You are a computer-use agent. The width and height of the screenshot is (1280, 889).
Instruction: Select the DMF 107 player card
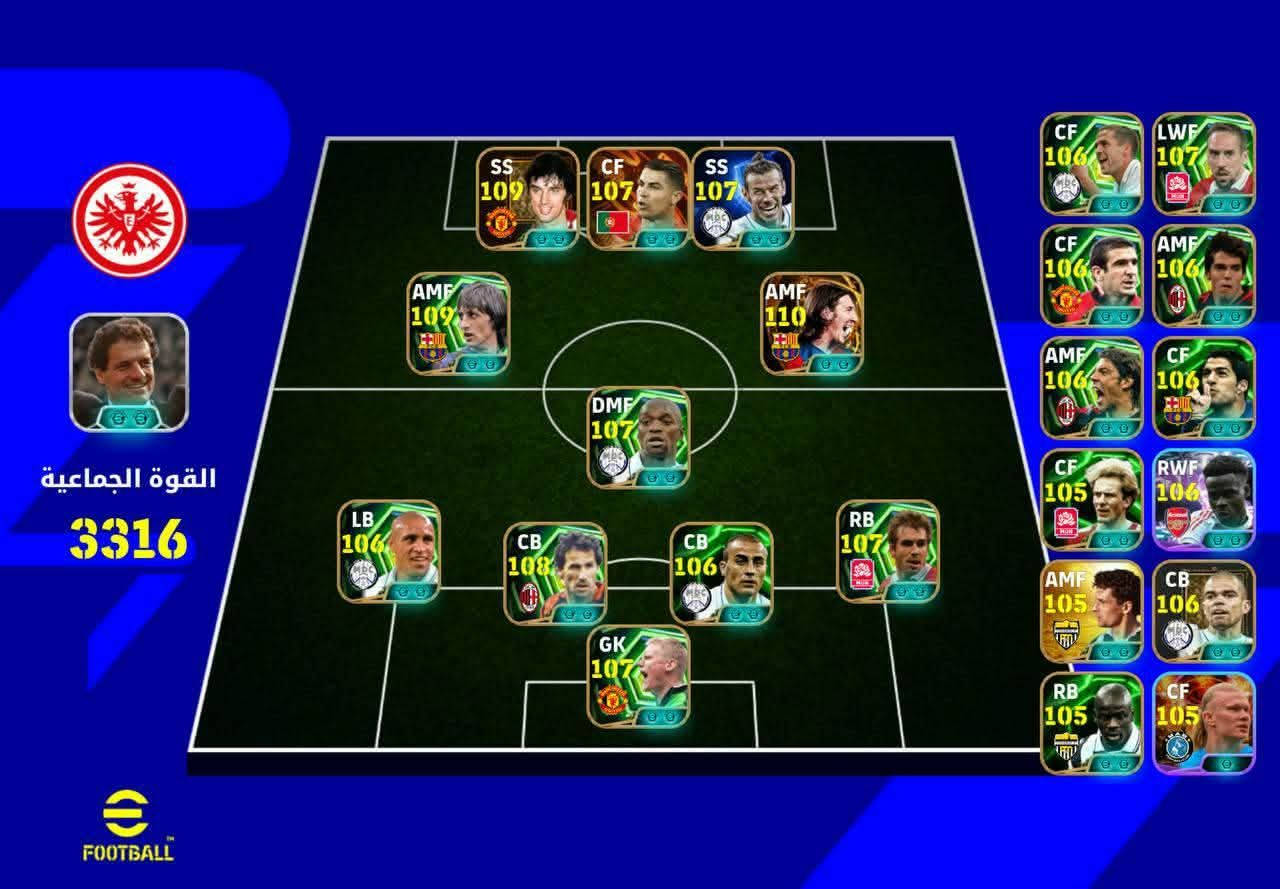pos(638,437)
